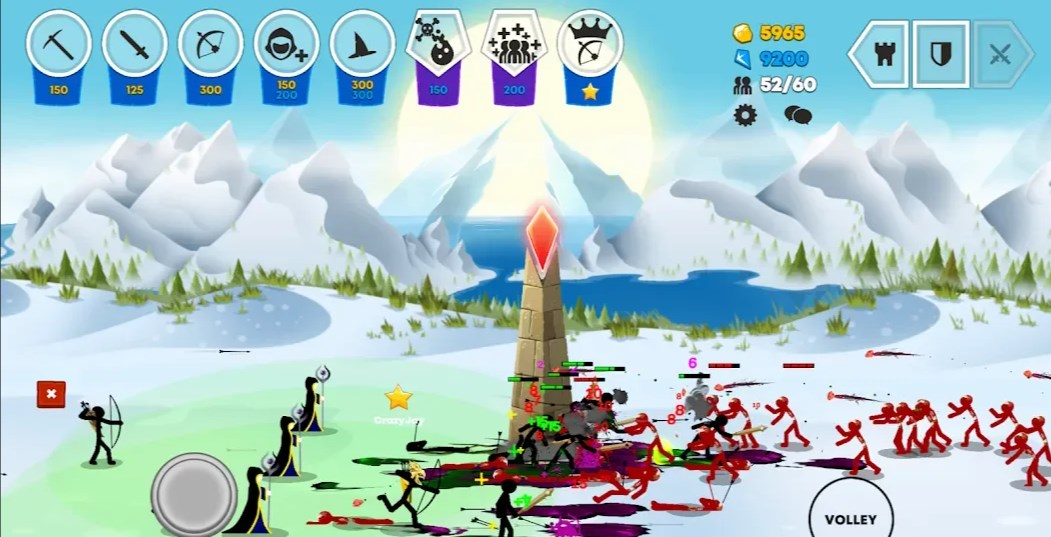This screenshot has width=1051, height=537.
Task: Open the gear settings menu
Action: pyautogui.click(x=745, y=115)
